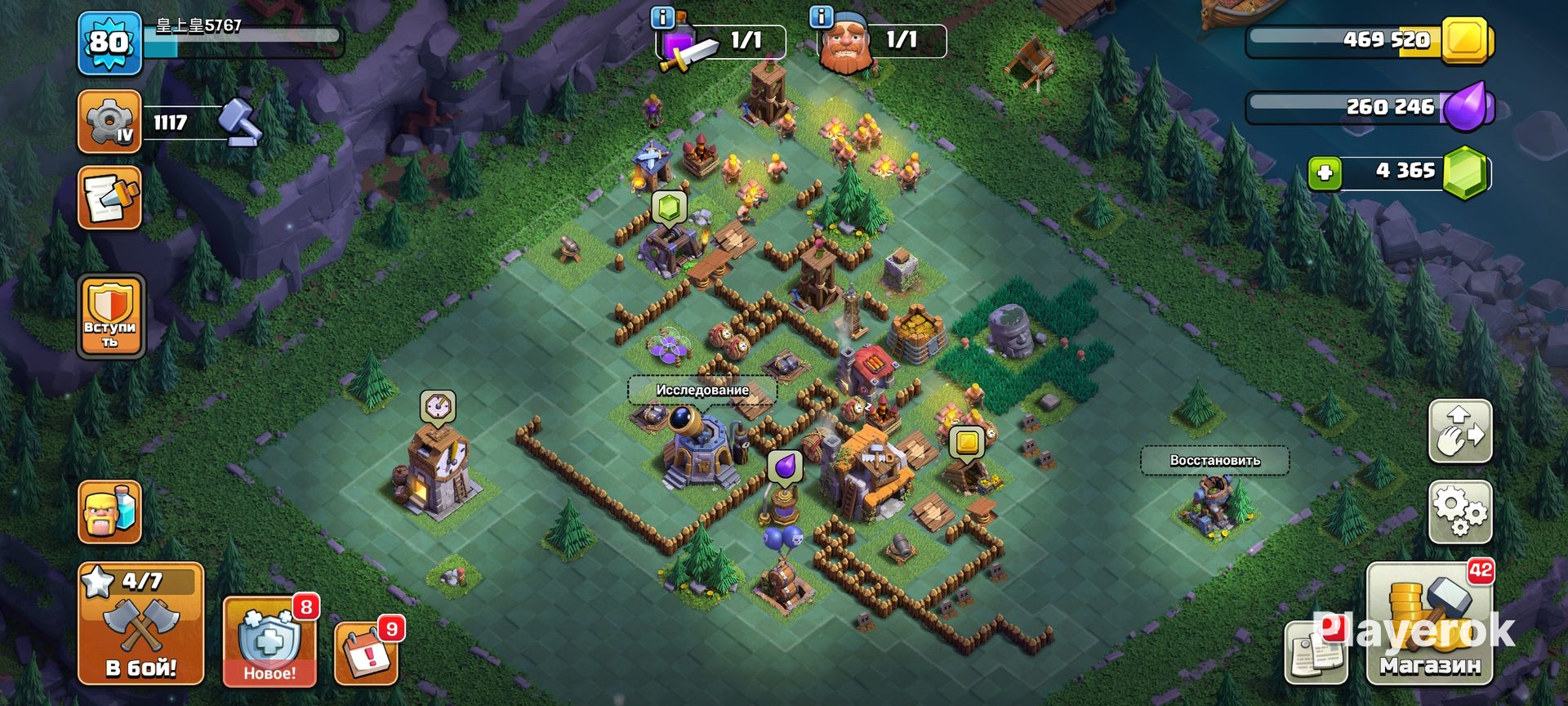The width and height of the screenshot is (1568, 706).
Task: Tap the Вступить clan shield button
Action: coord(110,317)
